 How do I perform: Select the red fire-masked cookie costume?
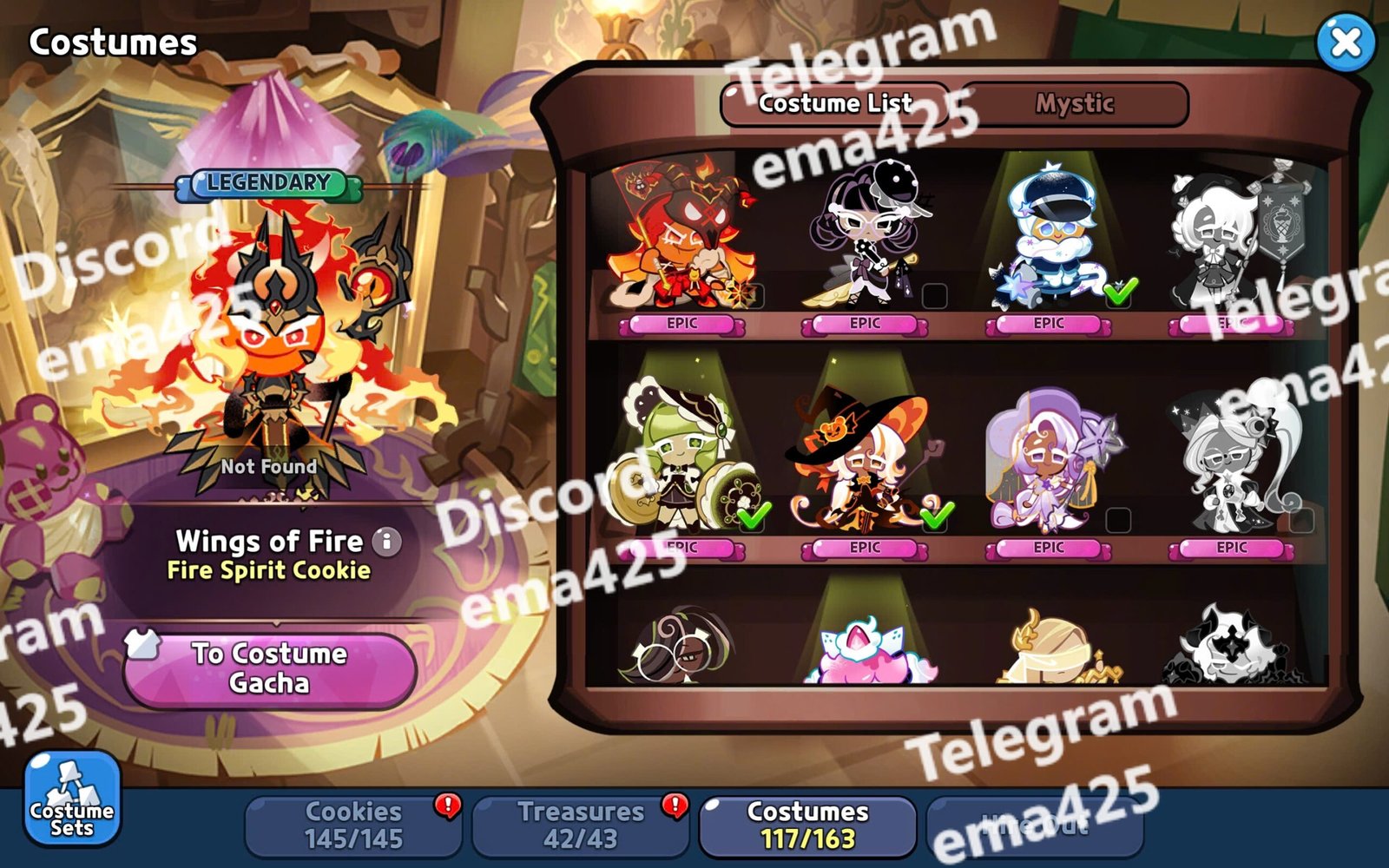(x=681, y=239)
